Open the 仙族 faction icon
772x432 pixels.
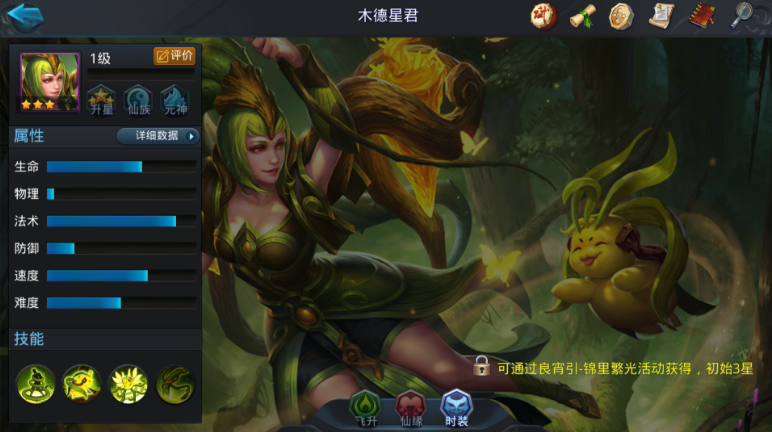[138, 100]
